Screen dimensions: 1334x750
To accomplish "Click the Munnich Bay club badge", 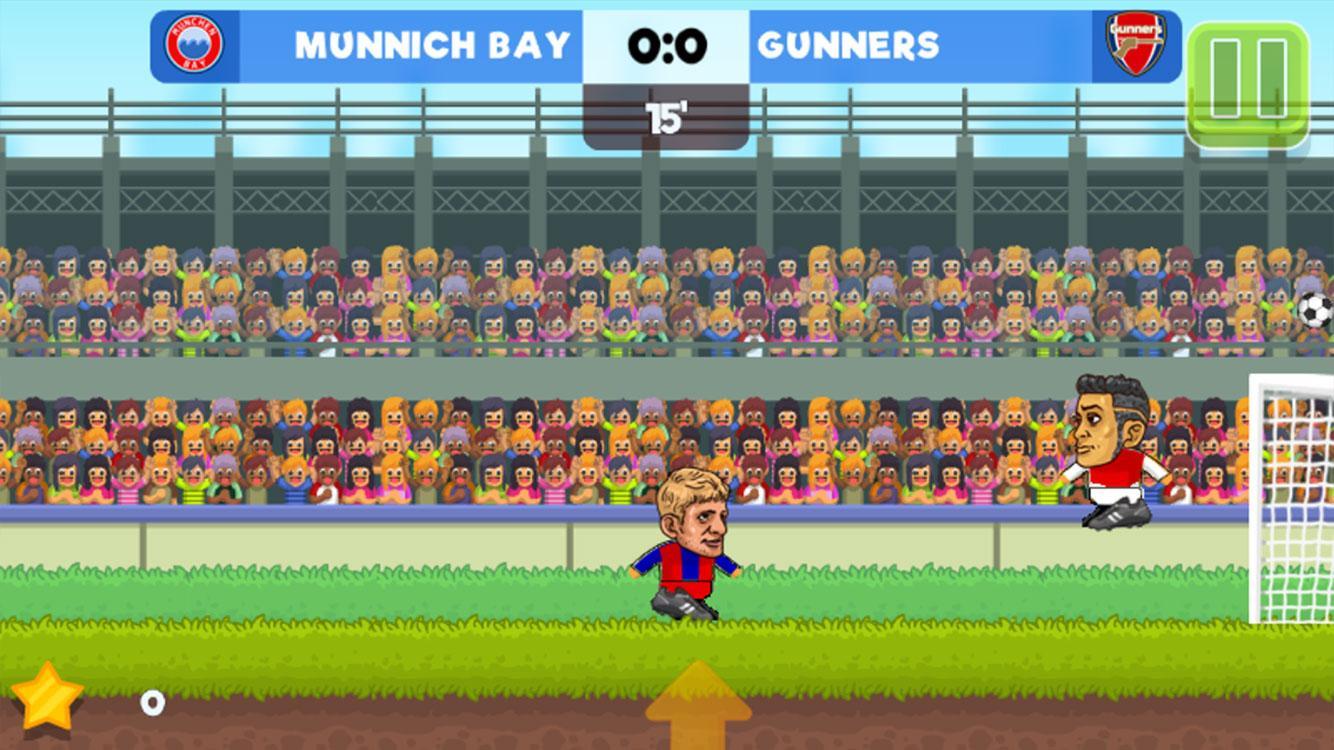I will [195, 43].
